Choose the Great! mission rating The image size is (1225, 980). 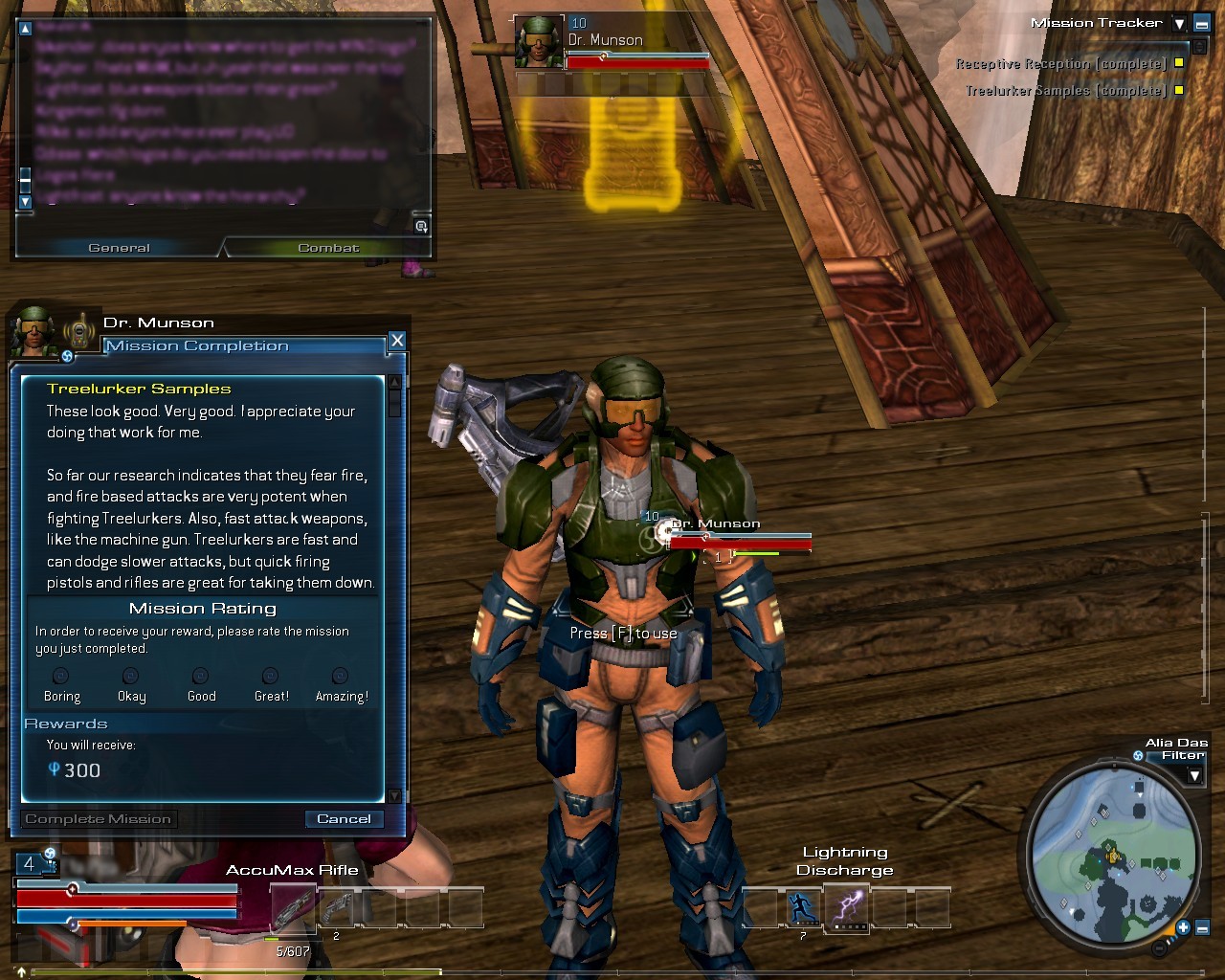point(271,676)
